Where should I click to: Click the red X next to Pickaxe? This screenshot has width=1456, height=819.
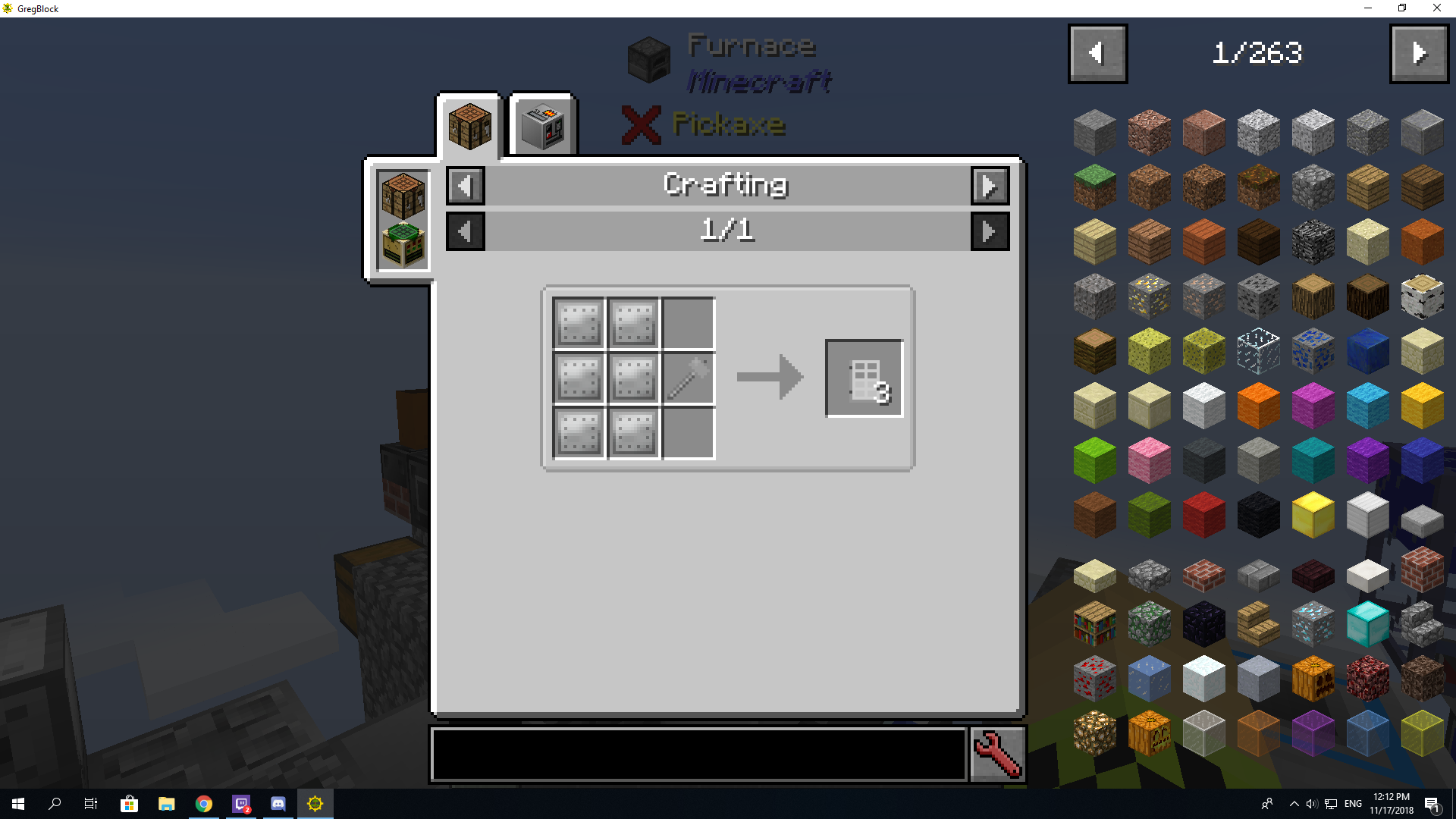(641, 126)
